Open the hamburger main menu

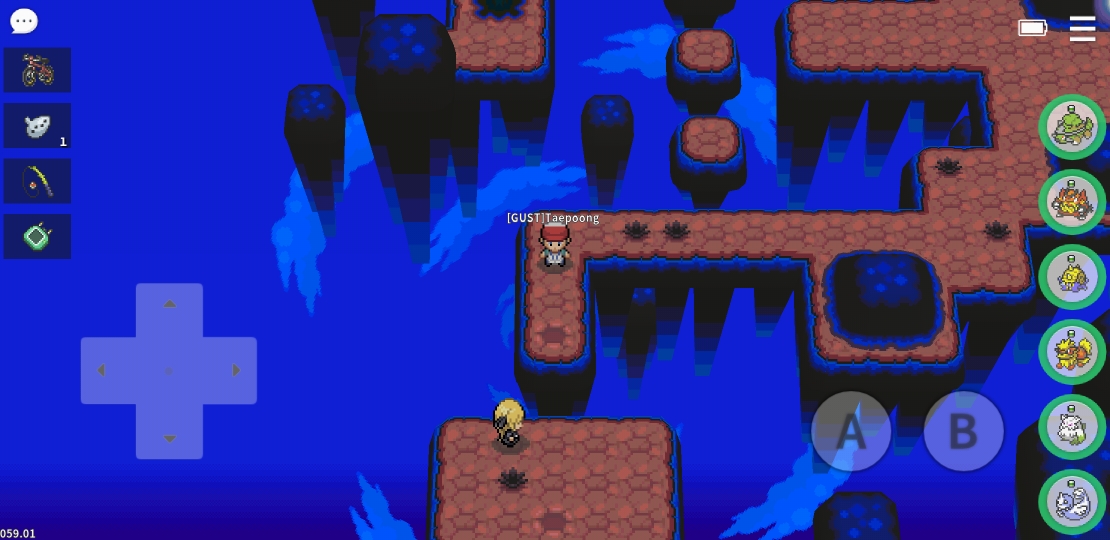[x=1082, y=29]
